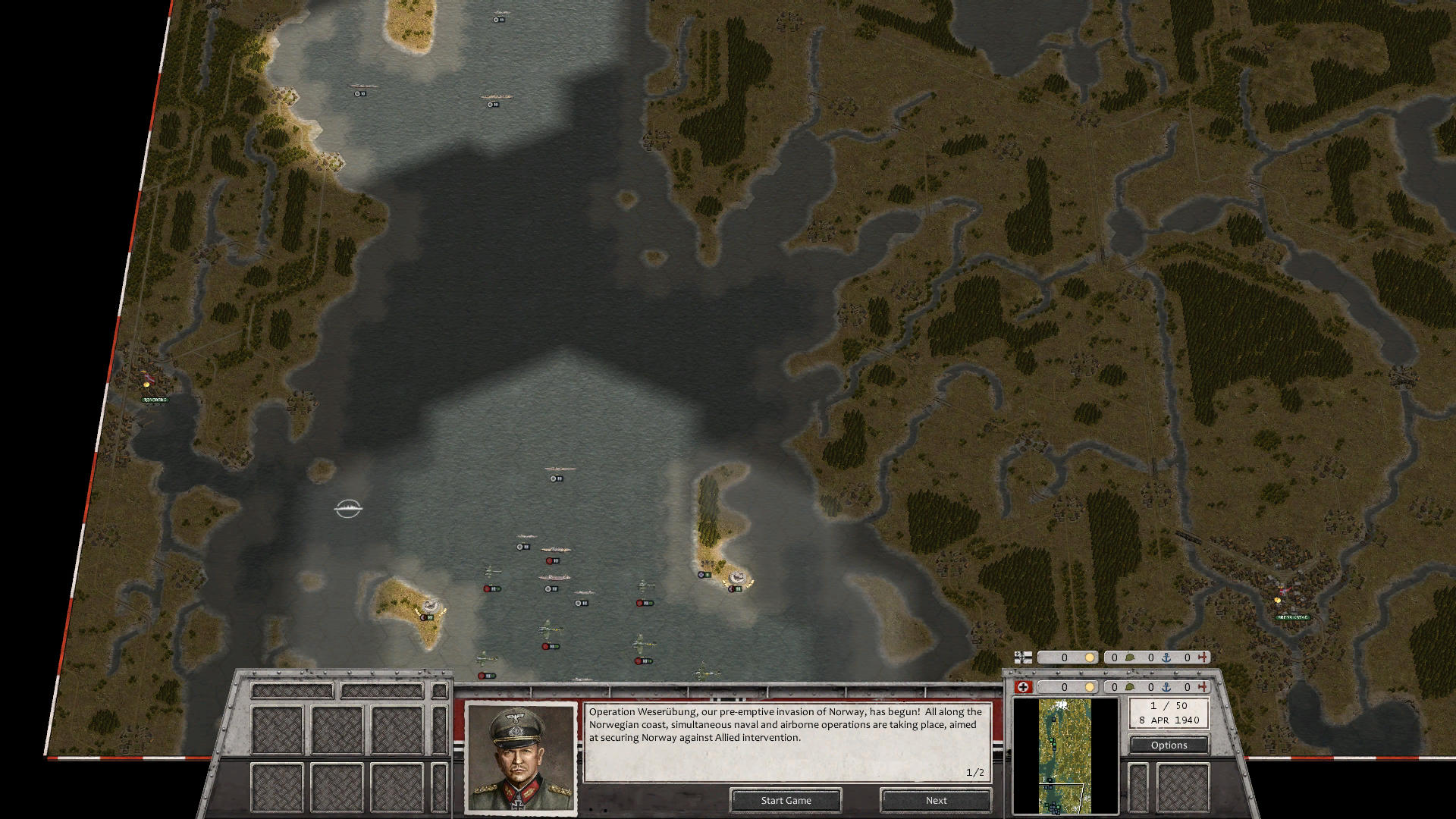
Task: Click the upper opposing faction flag icon
Action: point(1022,657)
